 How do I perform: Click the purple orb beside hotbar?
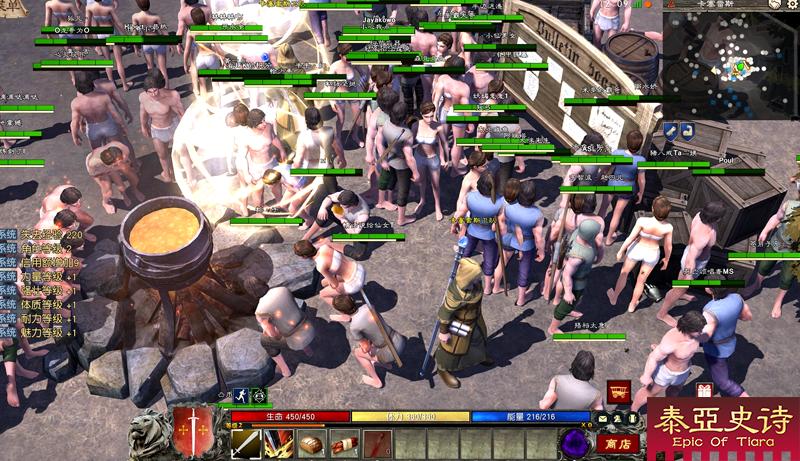(577, 441)
